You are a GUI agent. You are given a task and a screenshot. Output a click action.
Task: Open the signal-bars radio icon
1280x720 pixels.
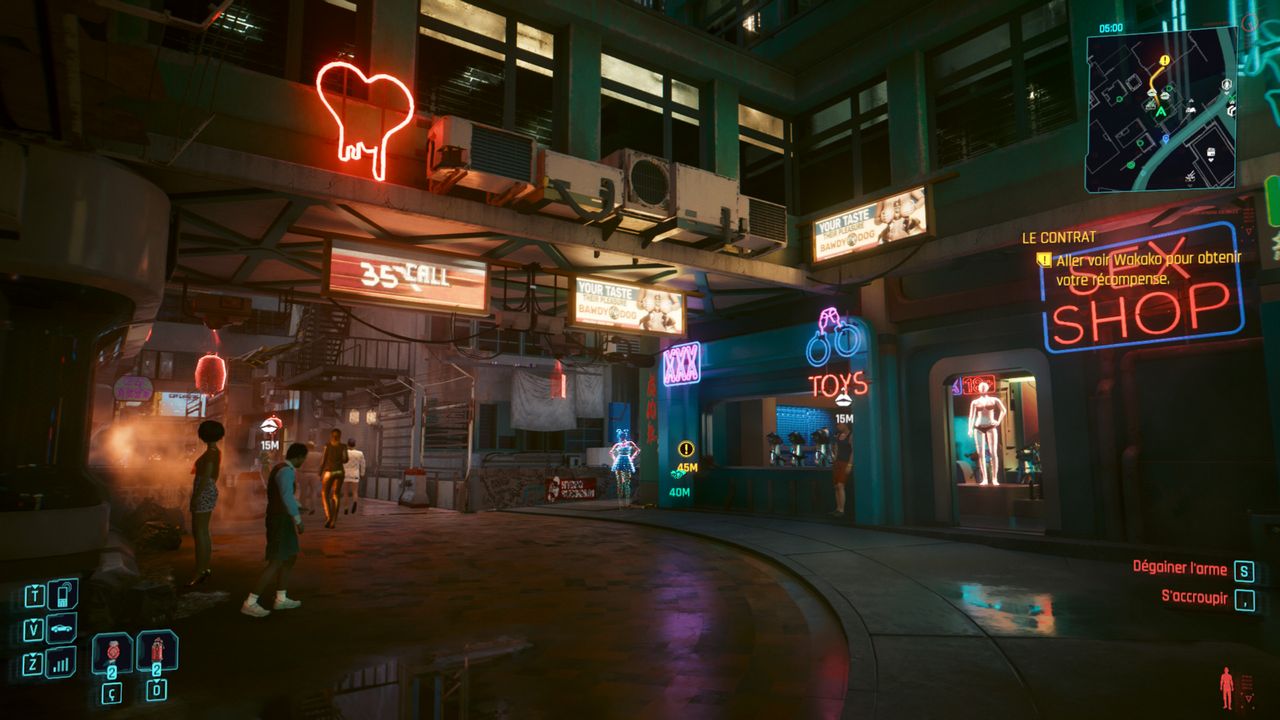[x=61, y=661]
